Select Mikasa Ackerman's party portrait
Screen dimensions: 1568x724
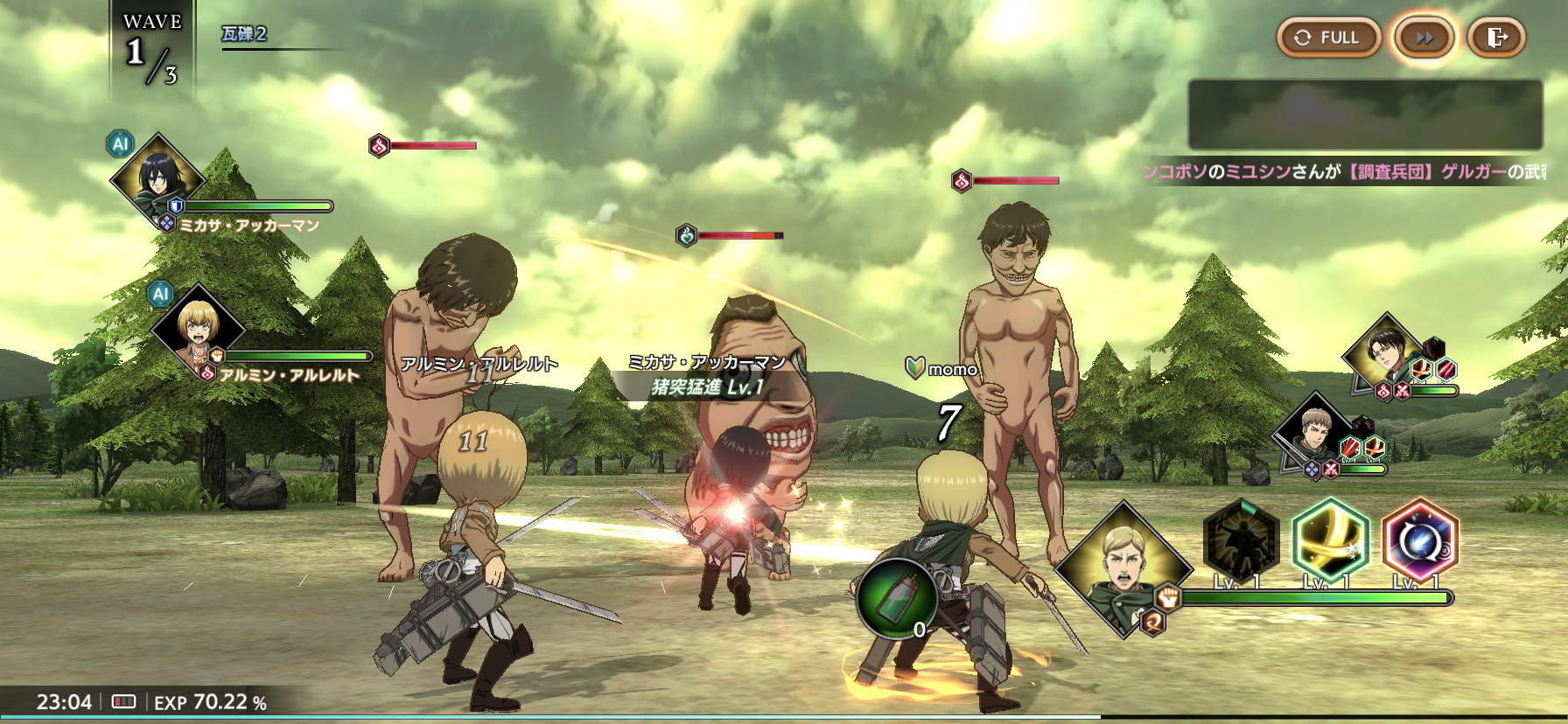click(157, 179)
